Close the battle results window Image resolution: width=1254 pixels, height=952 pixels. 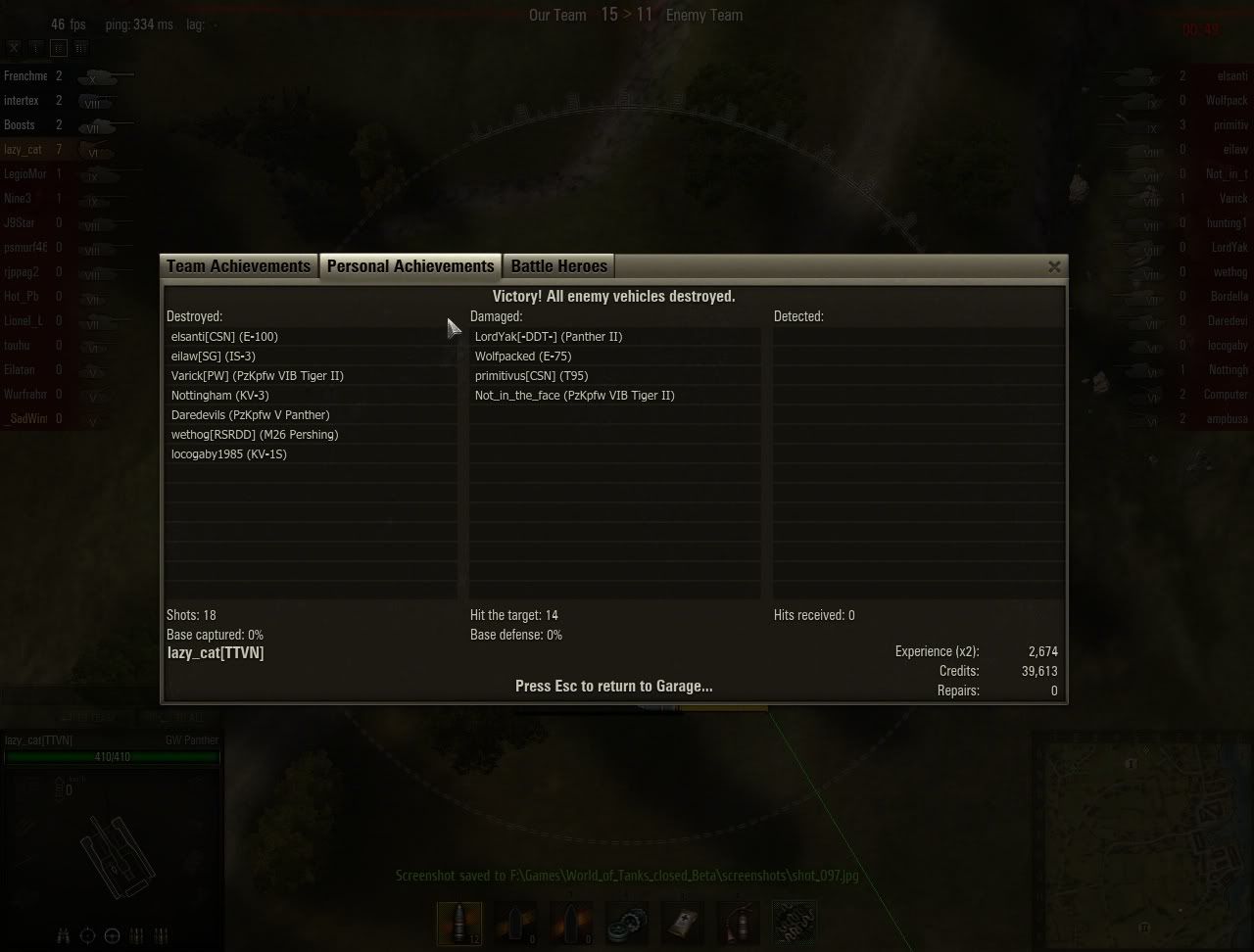[x=1054, y=266]
